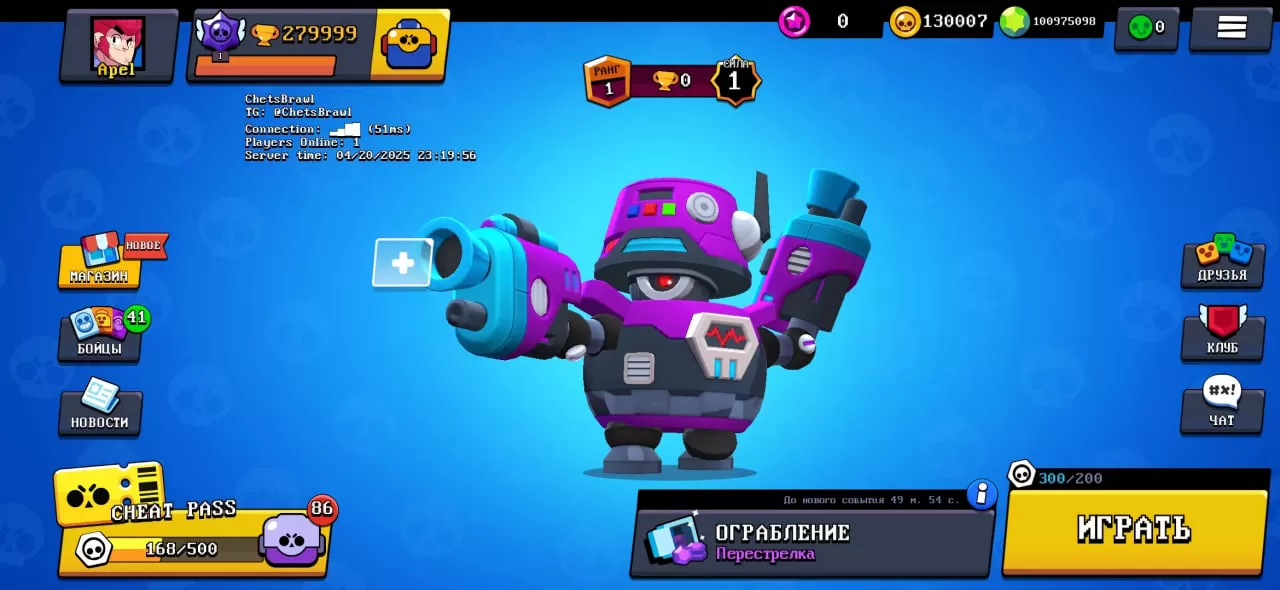Image resolution: width=1280 pixels, height=590 pixels.
Task: Tap the gold coins counter
Action: coord(940,21)
